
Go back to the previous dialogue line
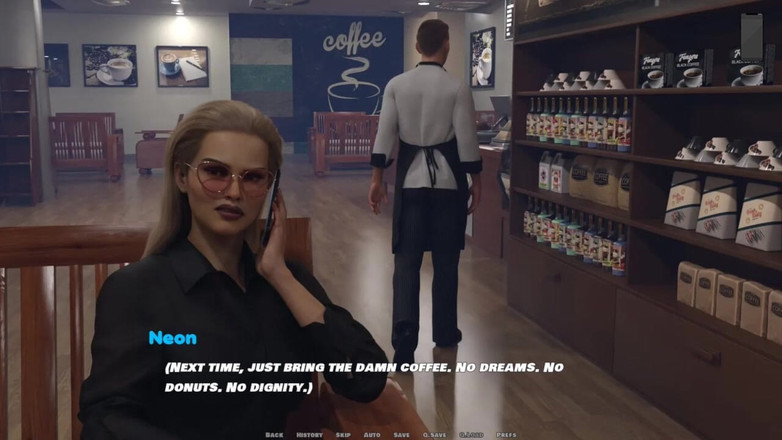[x=274, y=435]
